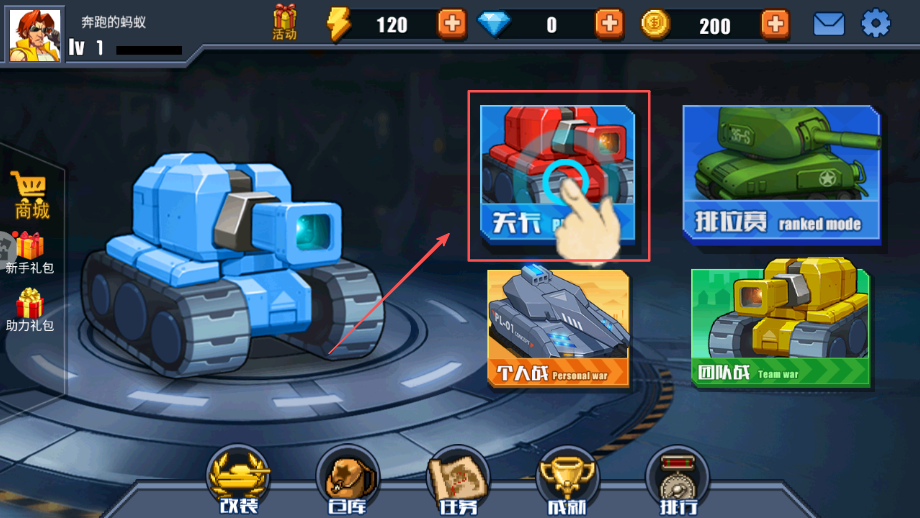Screen dimensions: 920x518
Task: Claim the 新手礼包 newbie gift pack
Action: (x=29, y=253)
